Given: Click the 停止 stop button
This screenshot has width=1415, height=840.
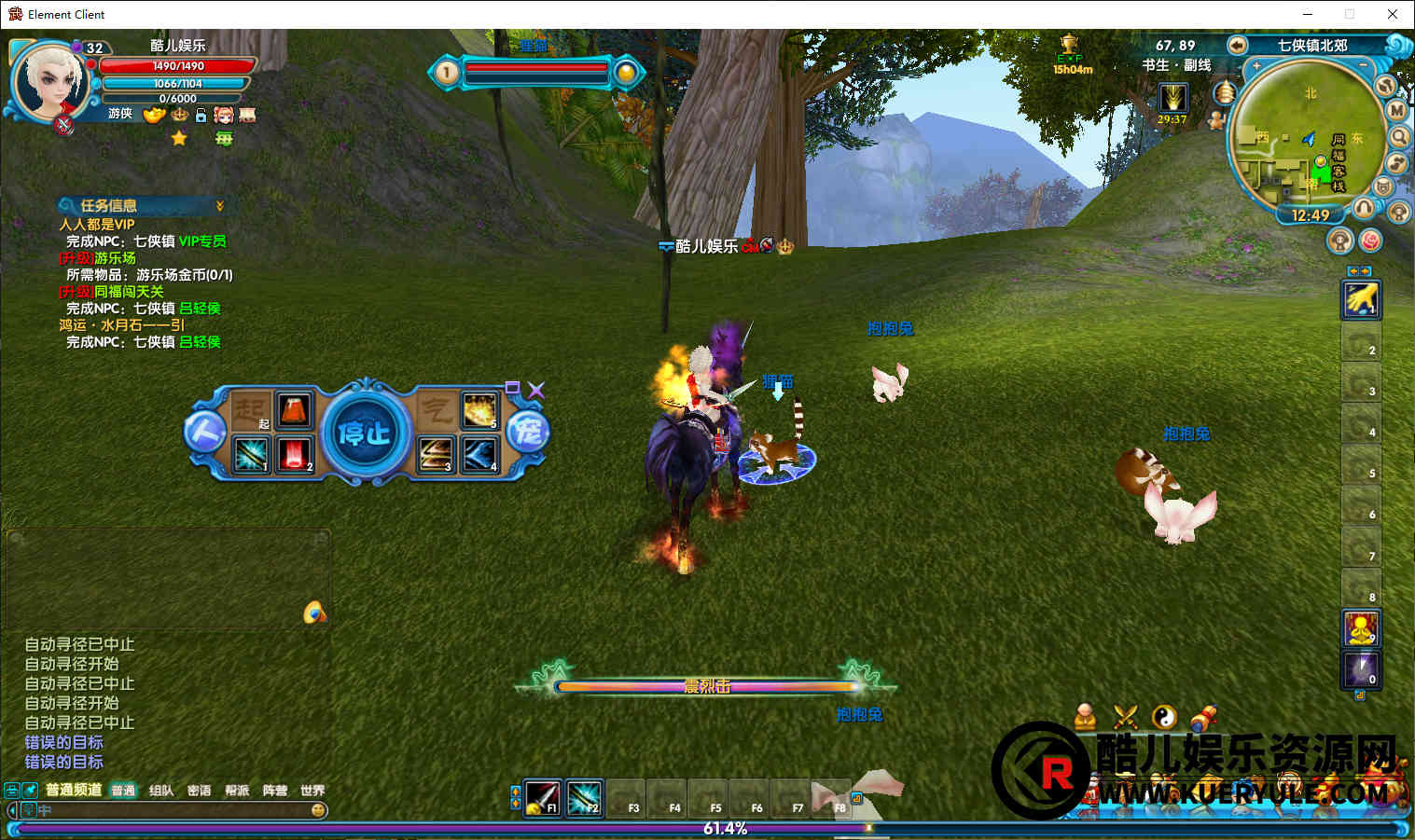Looking at the screenshot, I should tap(365, 433).
